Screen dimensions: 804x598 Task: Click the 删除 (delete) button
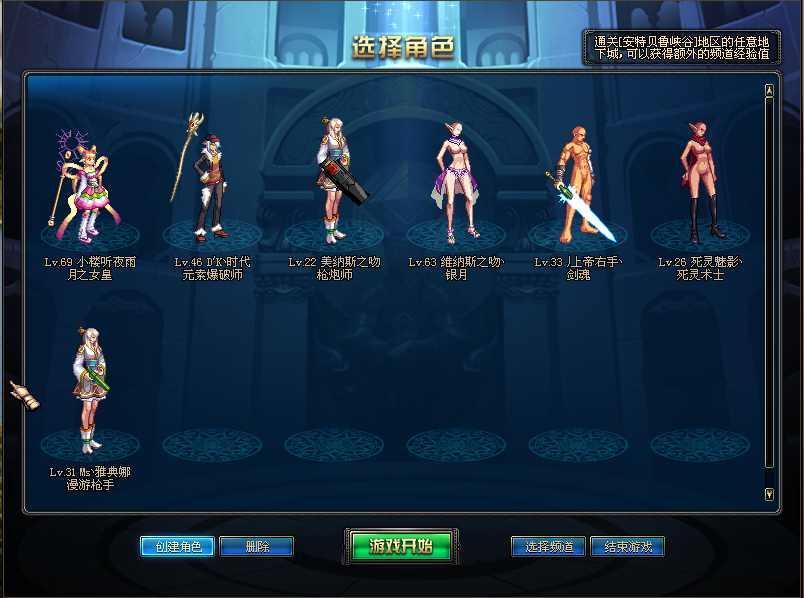click(x=256, y=546)
